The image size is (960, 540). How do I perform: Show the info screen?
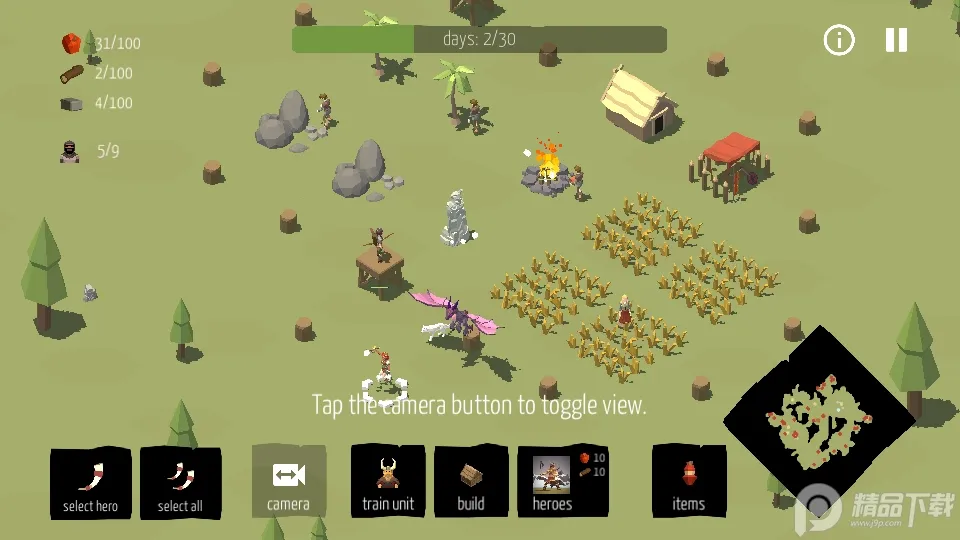click(x=839, y=40)
